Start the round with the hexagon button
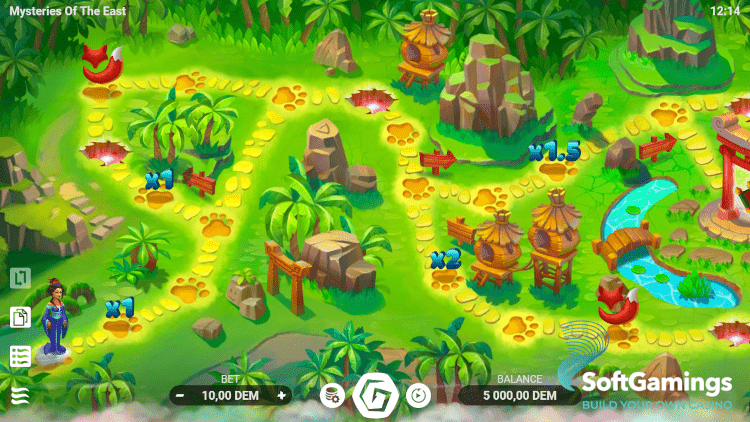The image size is (750, 422). coord(376,395)
